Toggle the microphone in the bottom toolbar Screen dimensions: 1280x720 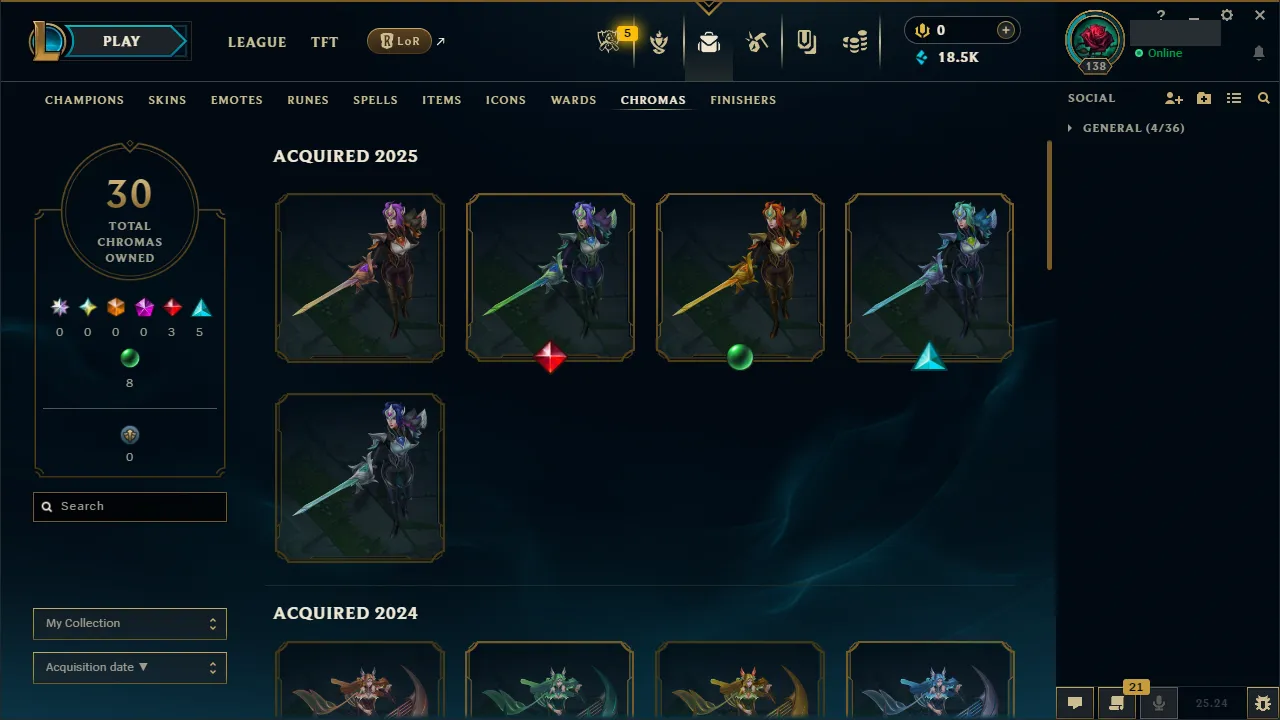[1158, 703]
